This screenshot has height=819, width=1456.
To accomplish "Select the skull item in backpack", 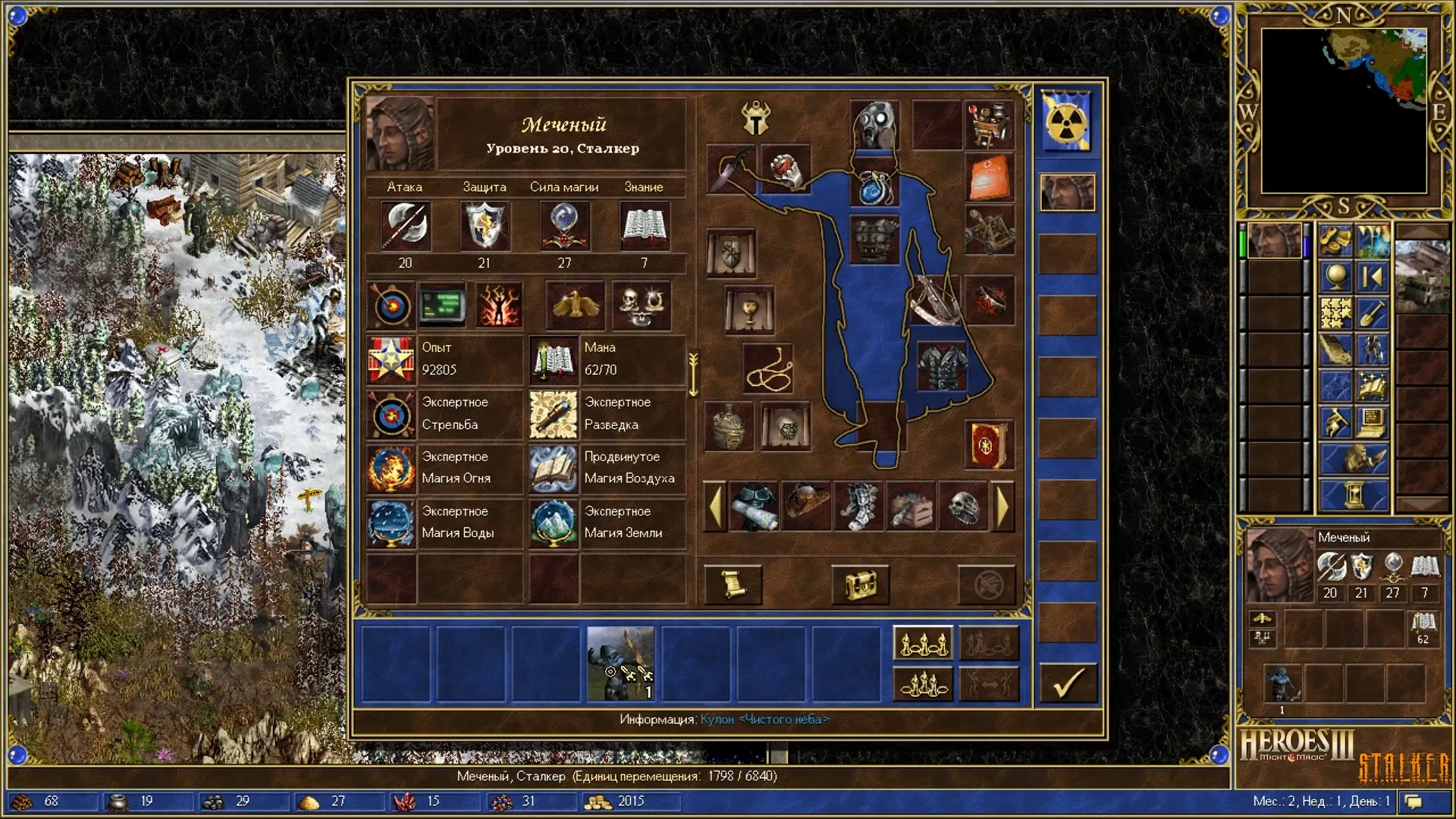I will tap(963, 507).
